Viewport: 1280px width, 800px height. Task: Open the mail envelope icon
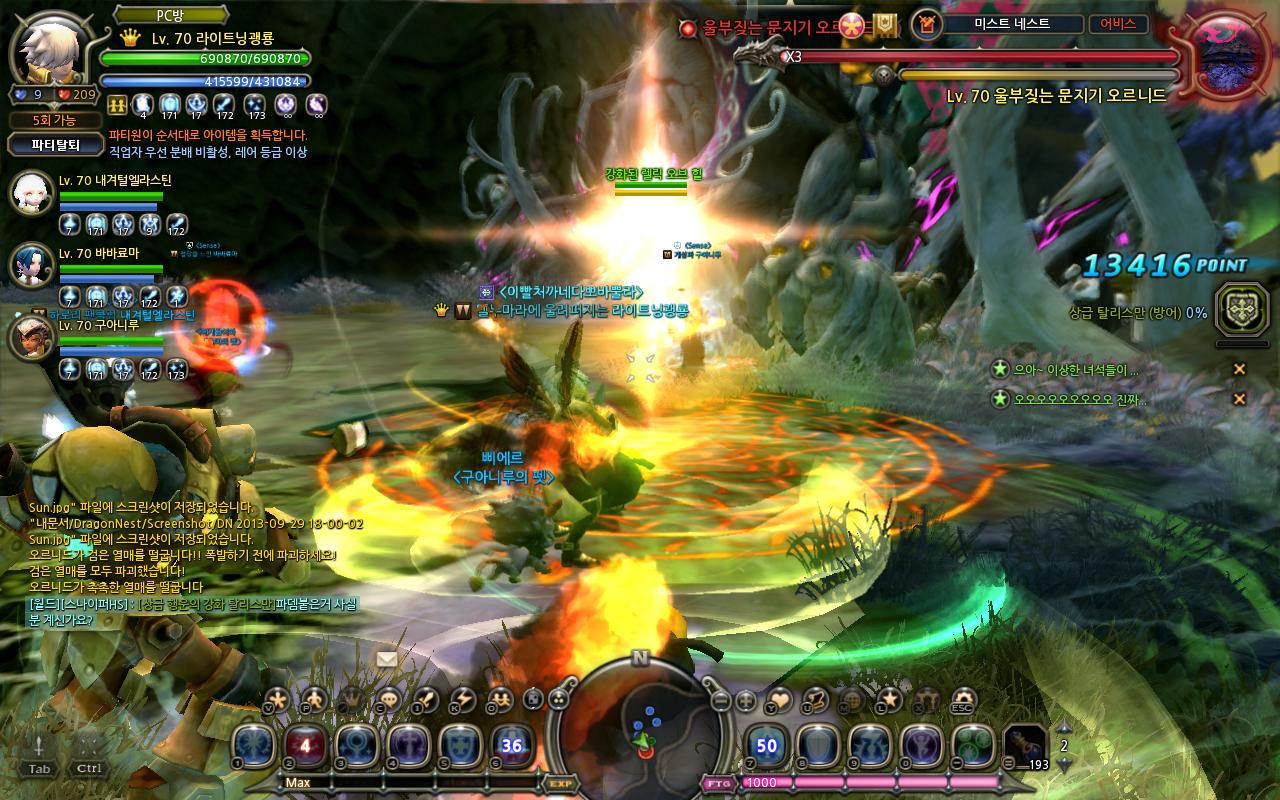point(387,659)
